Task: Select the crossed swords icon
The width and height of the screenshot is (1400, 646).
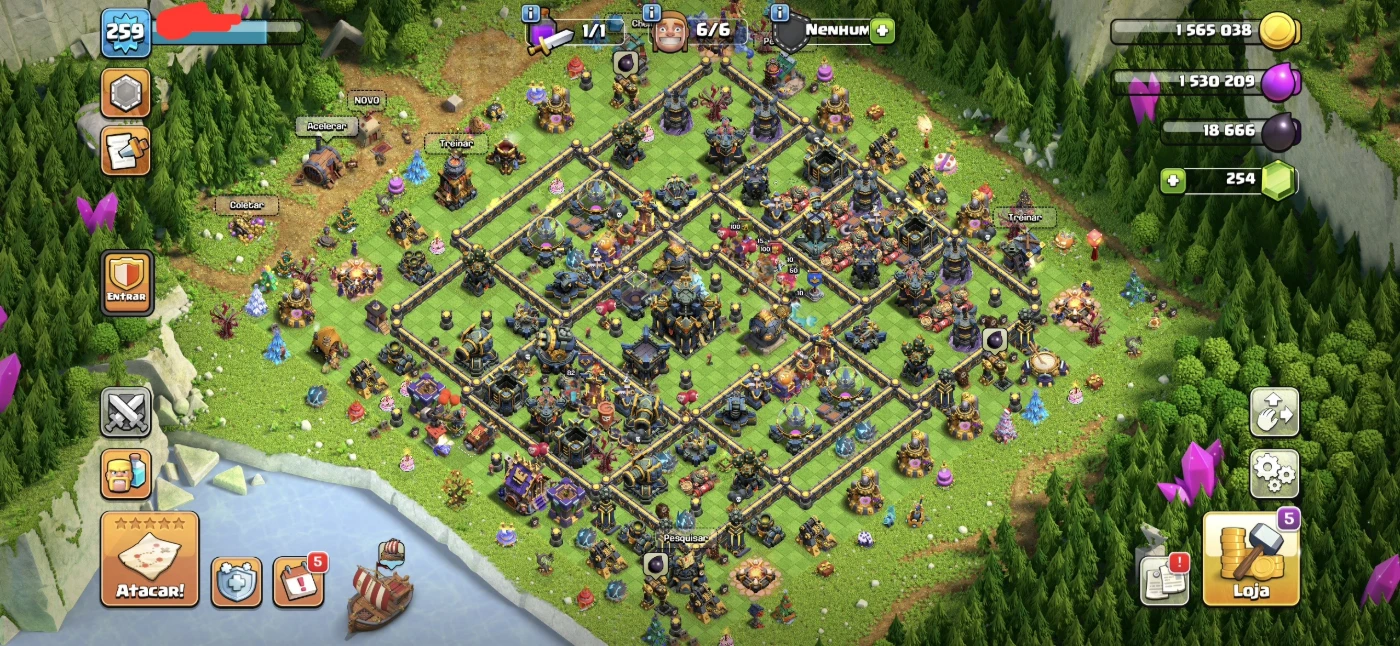Action: pyautogui.click(x=126, y=412)
